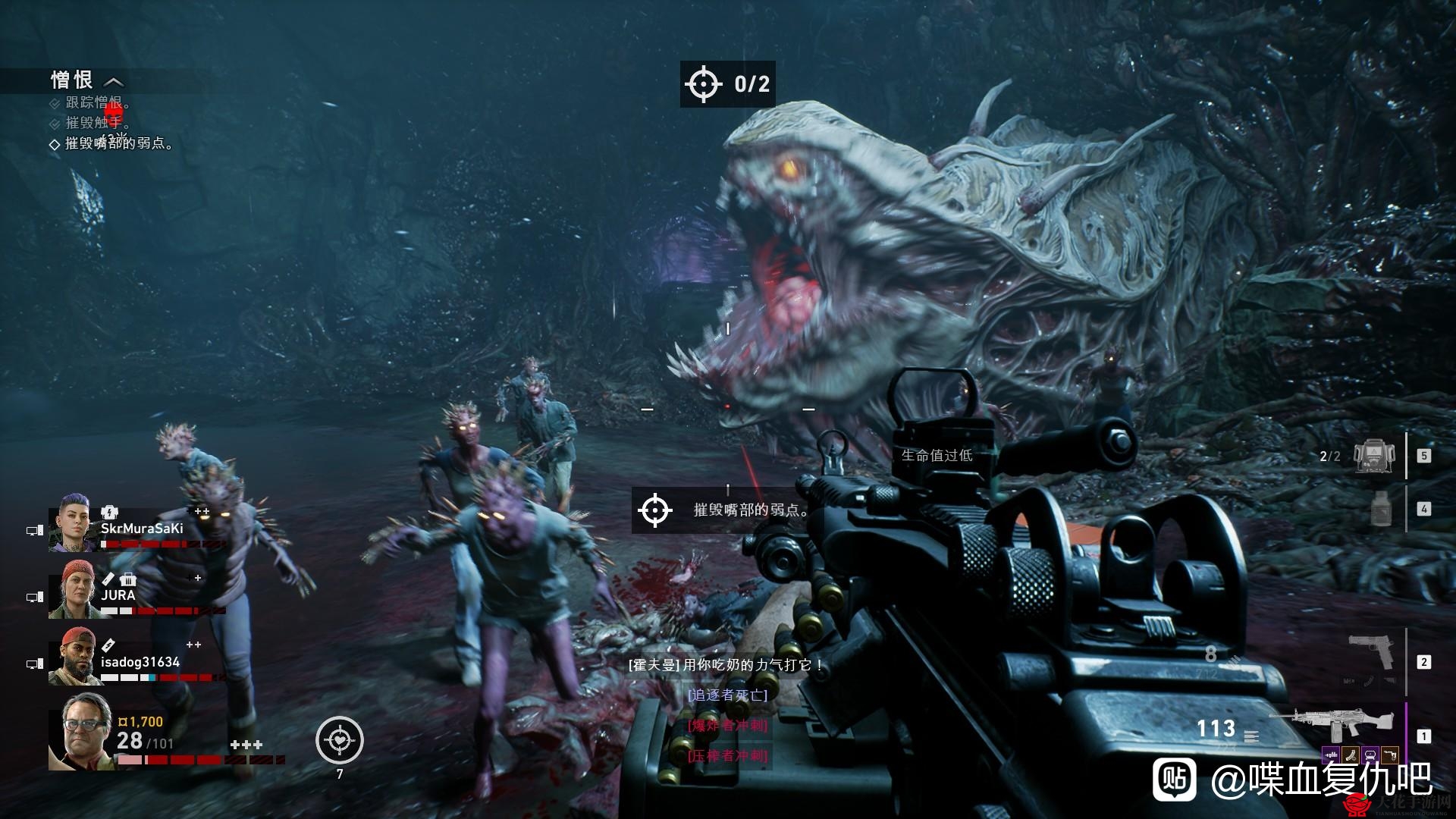Select the pill bottle in slot 4
Image resolution: width=1456 pixels, height=819 pixels.
(1382, 509)
